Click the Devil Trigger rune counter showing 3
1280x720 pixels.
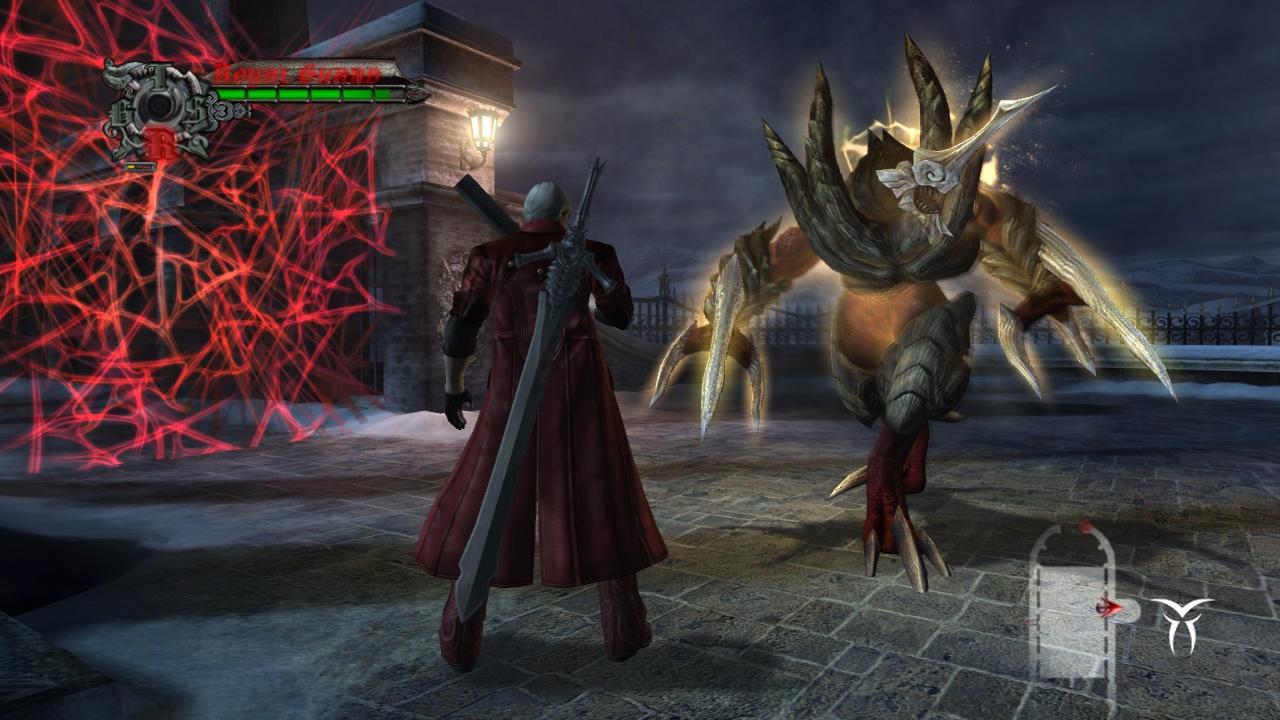pos(222,109)
